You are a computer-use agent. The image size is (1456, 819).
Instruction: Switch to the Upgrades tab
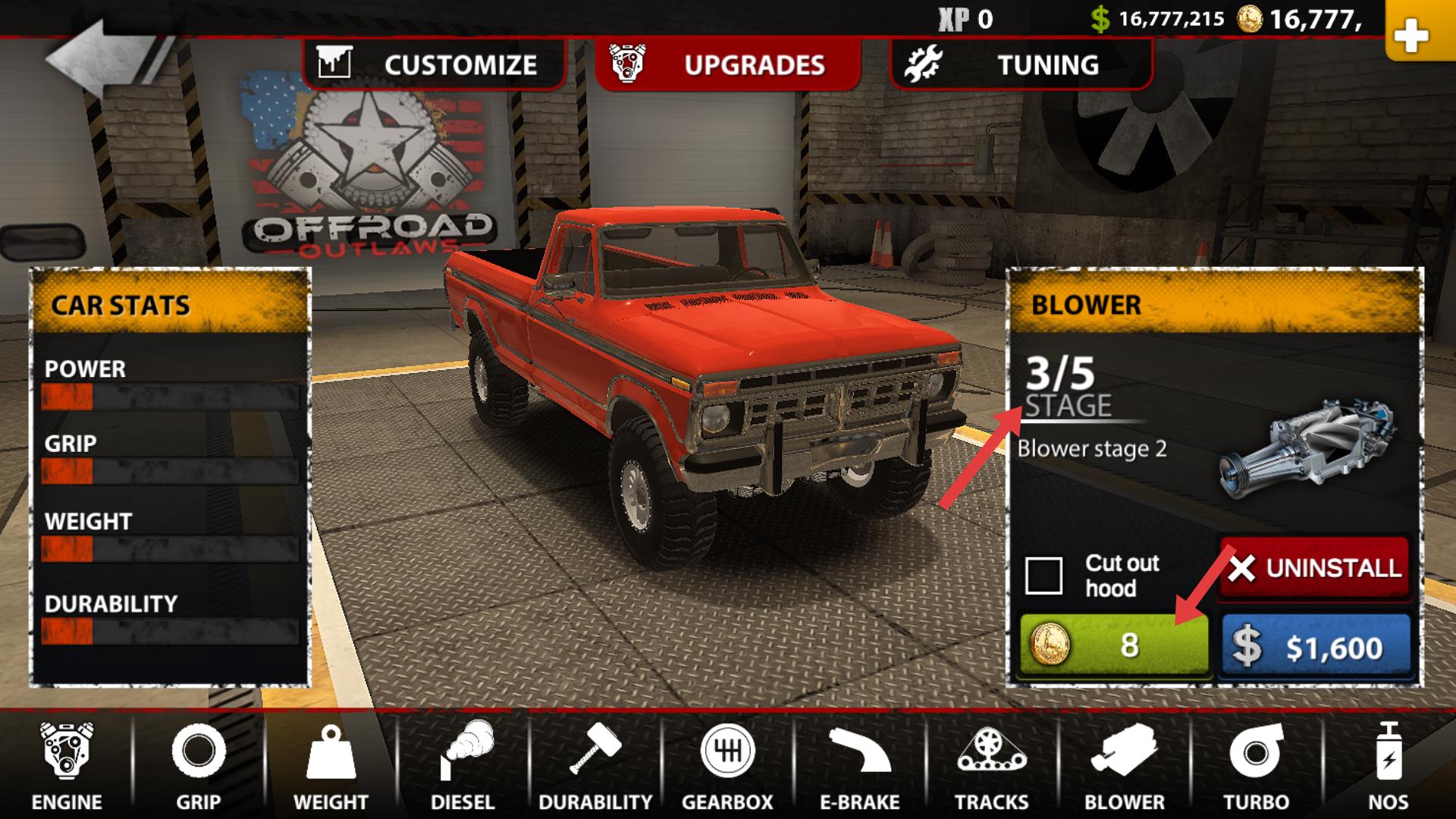pyautogui.click(x=727, y=64)
